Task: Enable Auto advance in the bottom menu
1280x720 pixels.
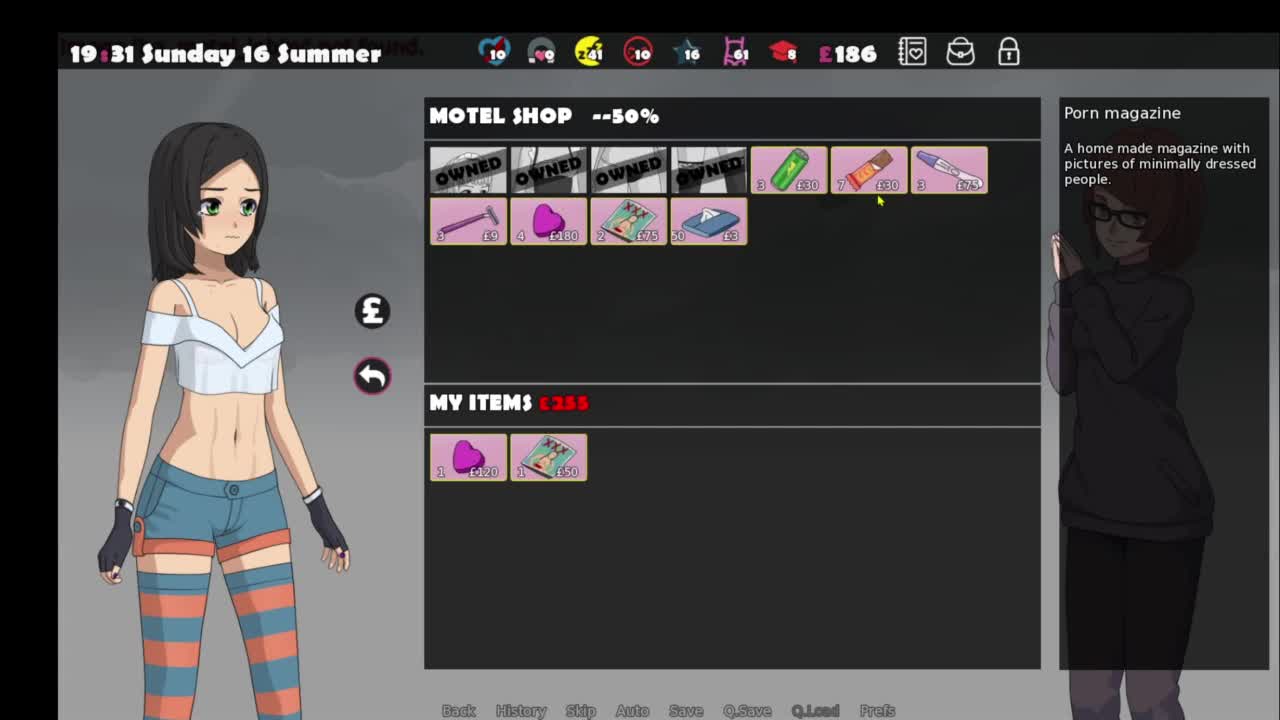Action: pyautogui.click(x=632, y=710)
